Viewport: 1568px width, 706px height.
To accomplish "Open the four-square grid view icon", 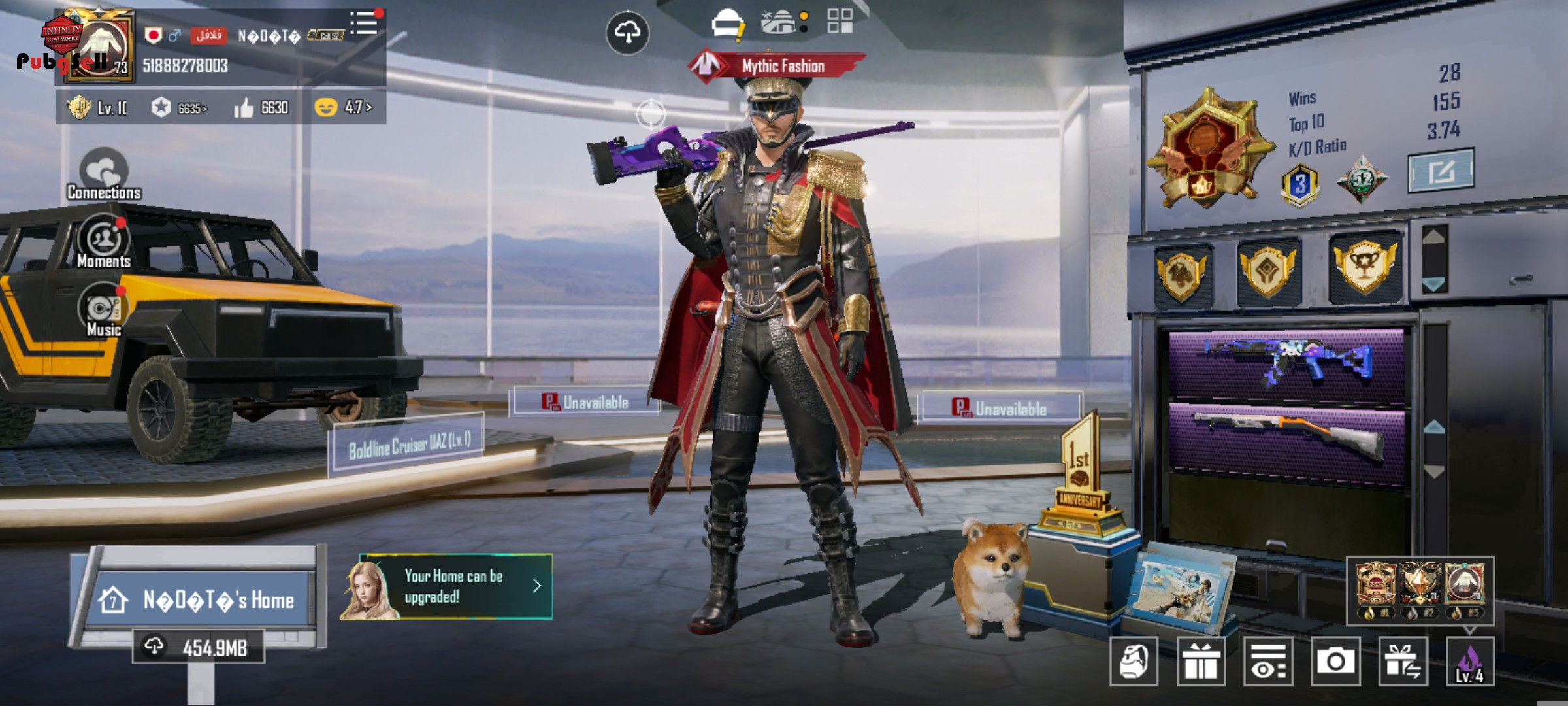I will (840, 21).
